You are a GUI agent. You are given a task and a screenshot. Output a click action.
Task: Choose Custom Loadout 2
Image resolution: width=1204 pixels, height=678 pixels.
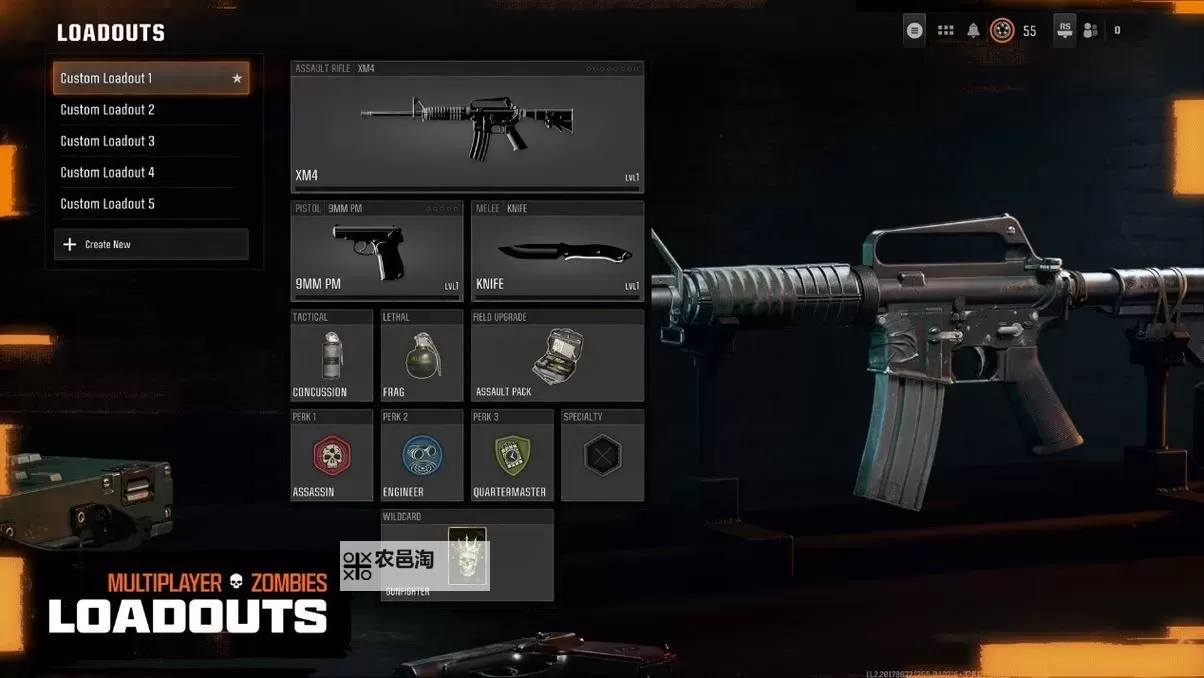point(150,110)
